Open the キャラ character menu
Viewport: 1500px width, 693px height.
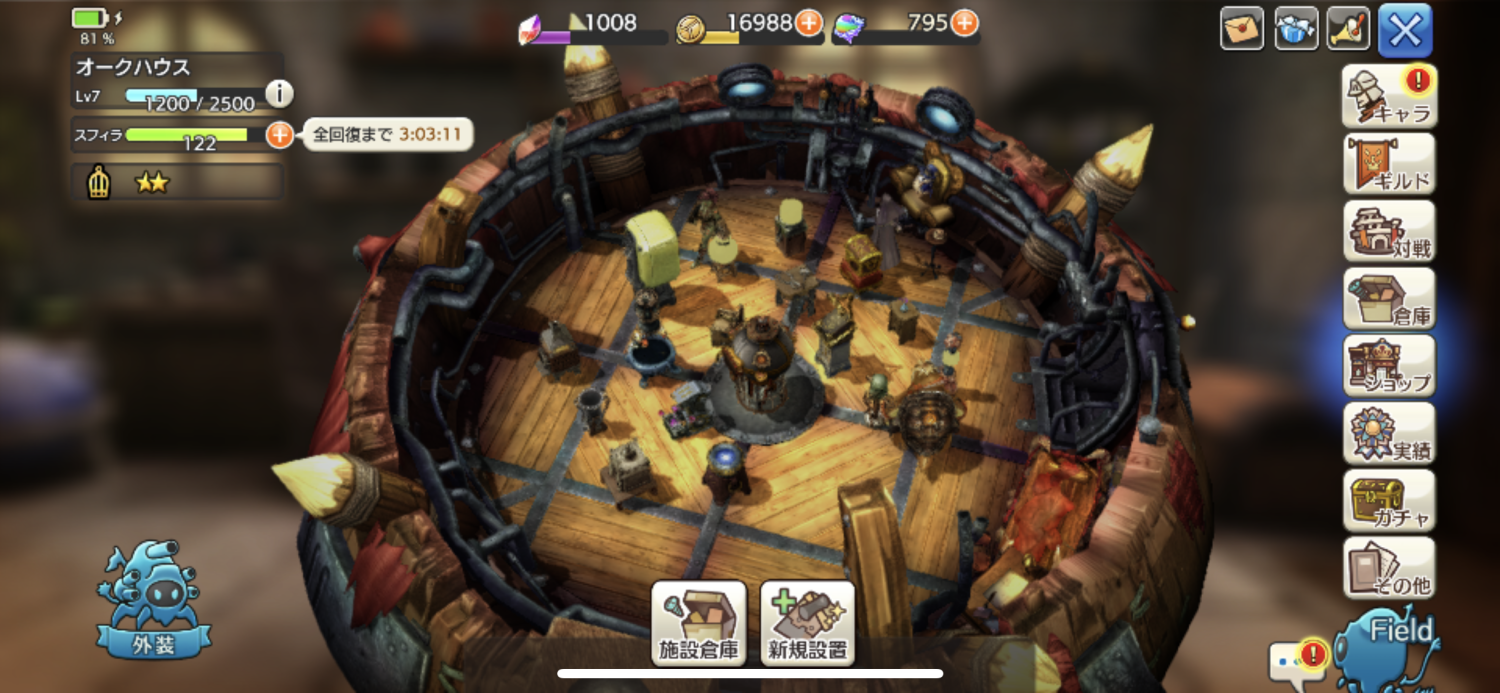1389,96
